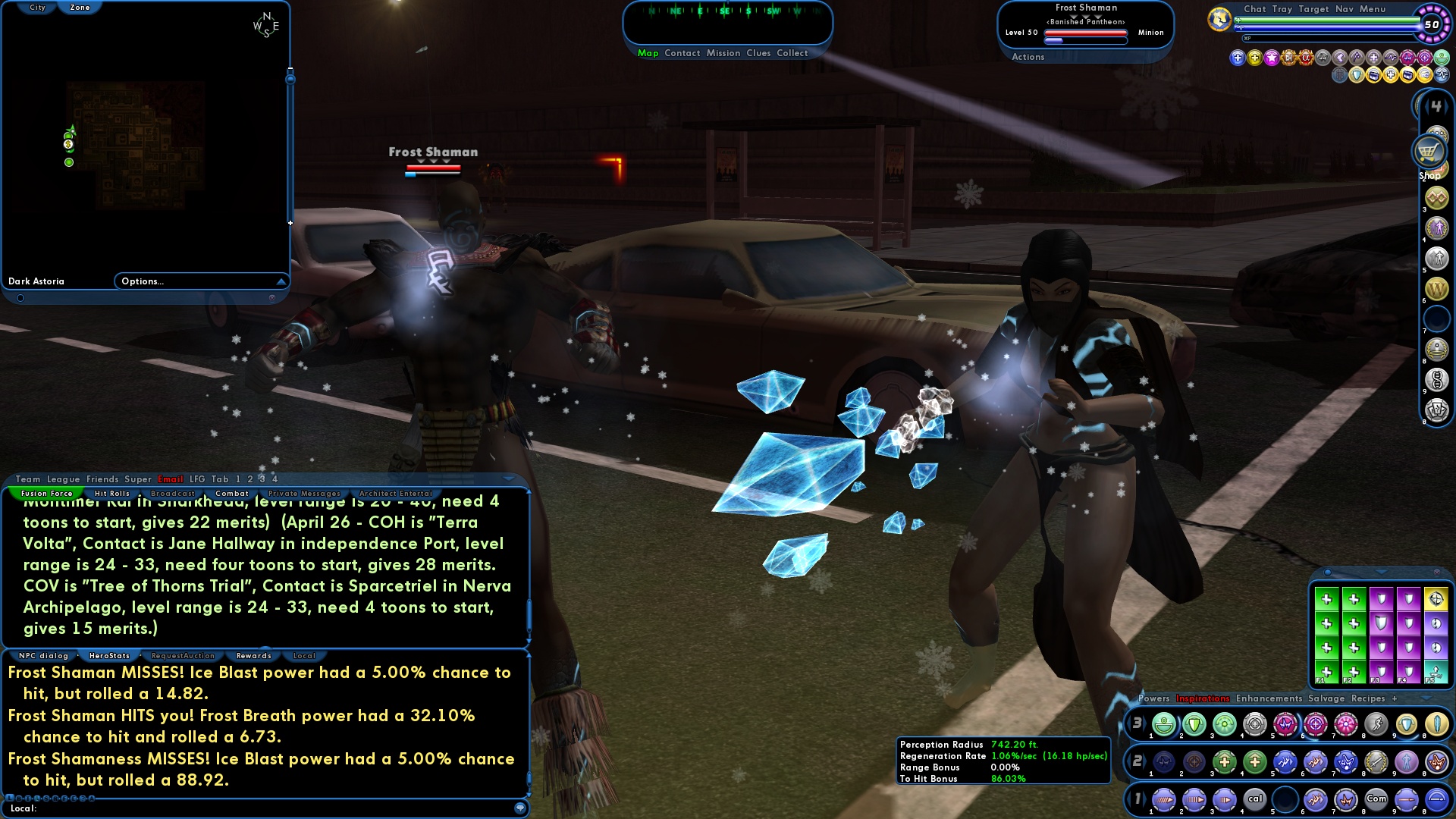Activate the green healing inspiration in tray 3
This screenshot has width=1456, height=819.
pyautogui.click(x=1164, y=726)
